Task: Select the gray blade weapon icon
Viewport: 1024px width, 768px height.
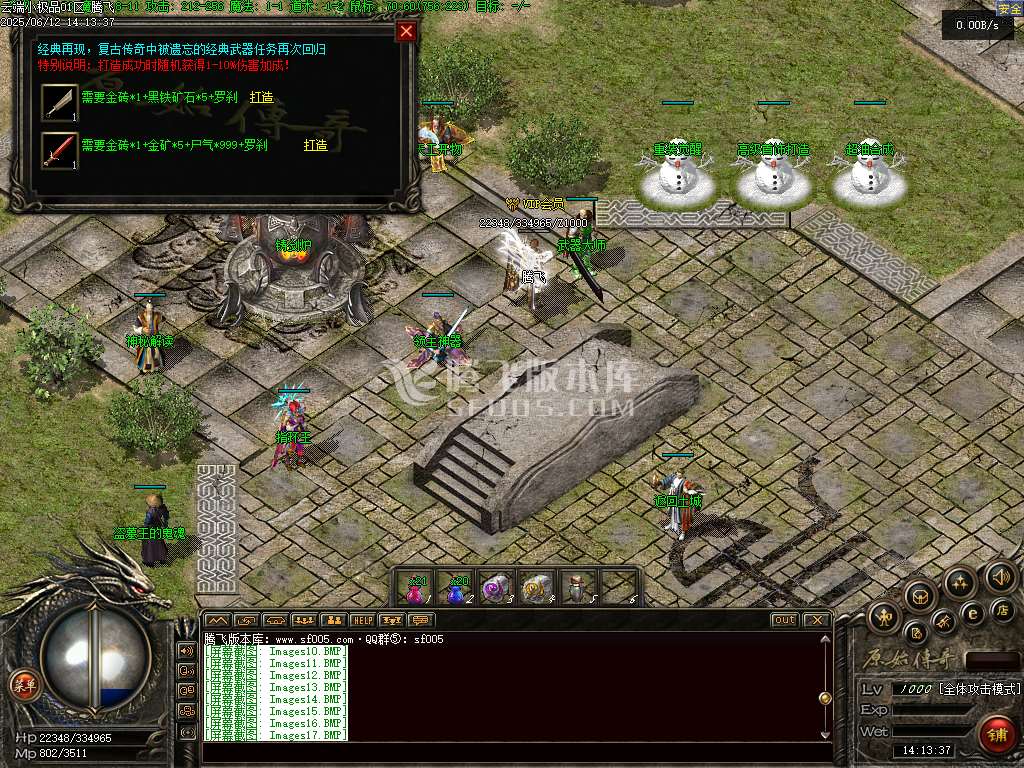Action: coord(59,102)
